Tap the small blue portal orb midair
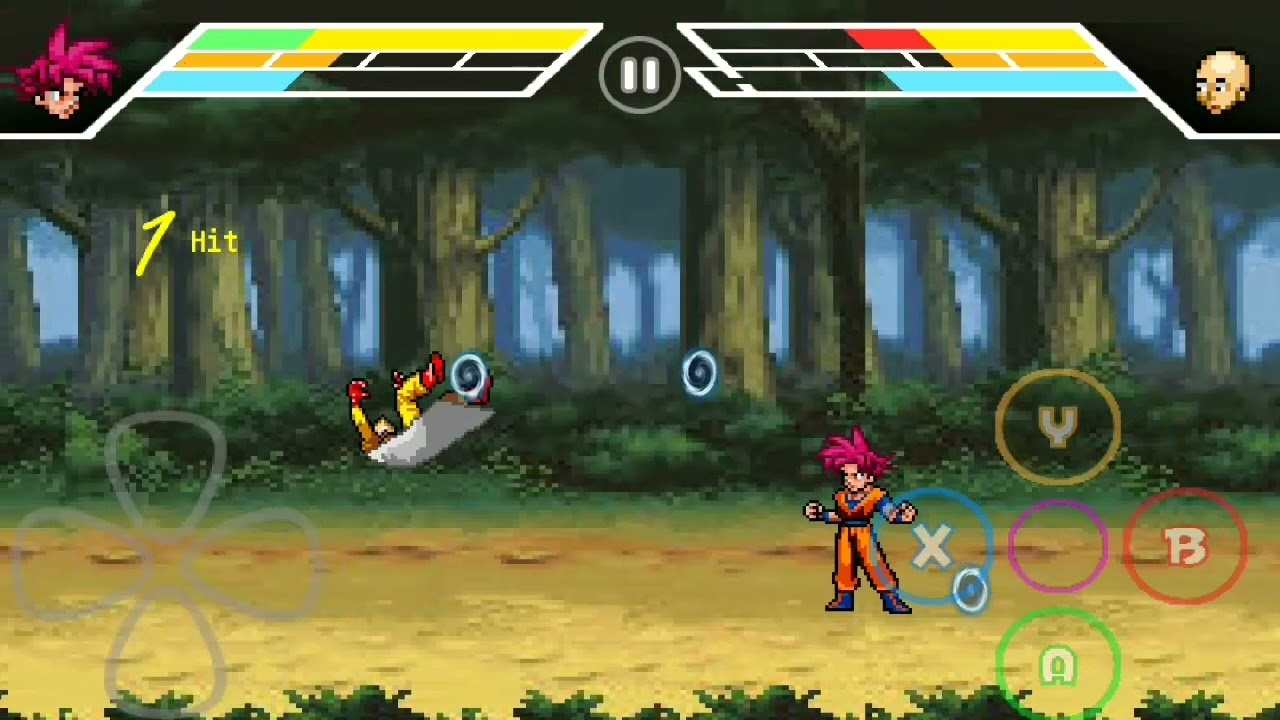The width and height of the screenshot is (1280, 720). (x=699, y=372)
